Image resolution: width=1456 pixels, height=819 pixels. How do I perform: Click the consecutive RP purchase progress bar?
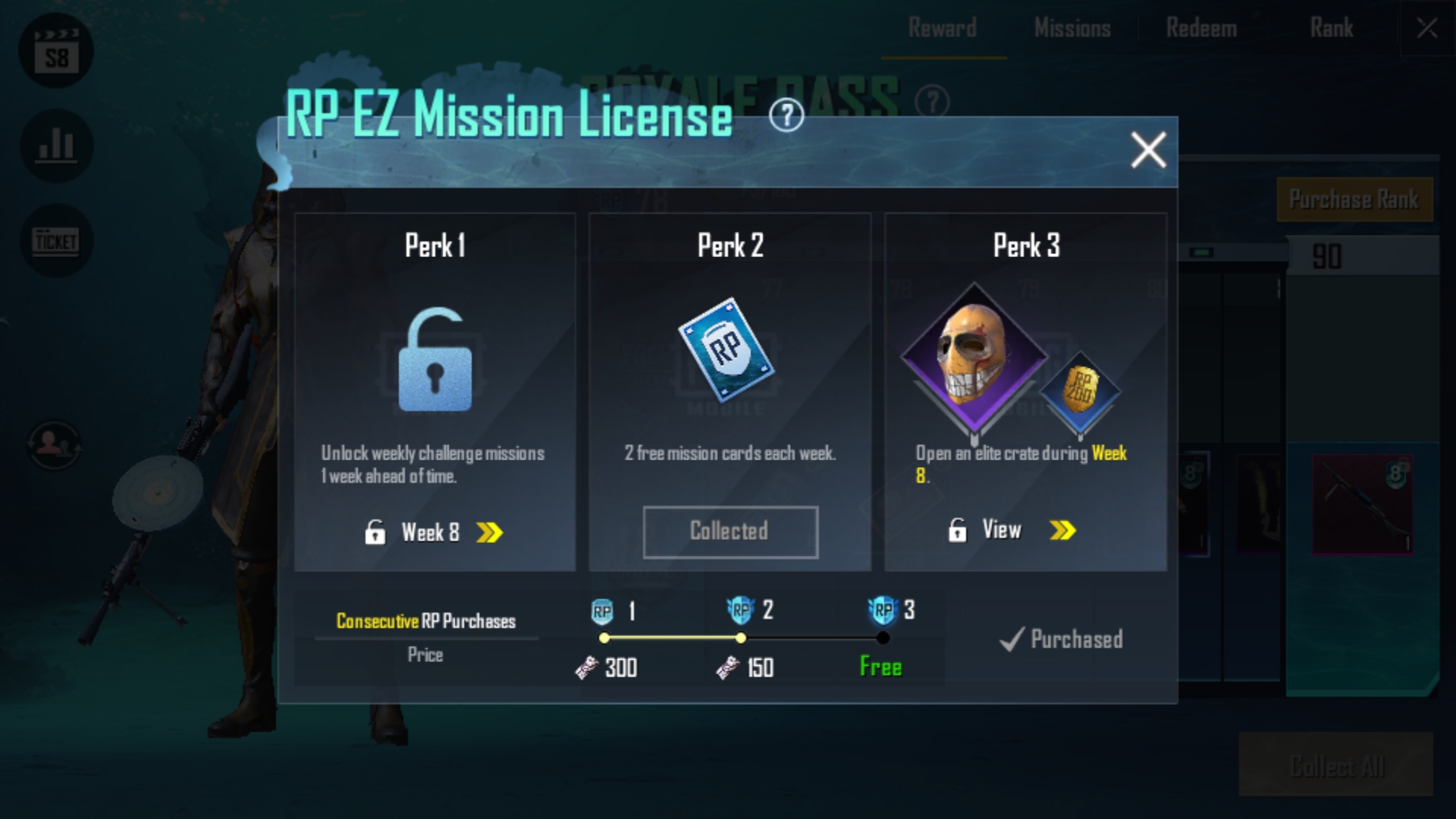(x=742, y=638)
